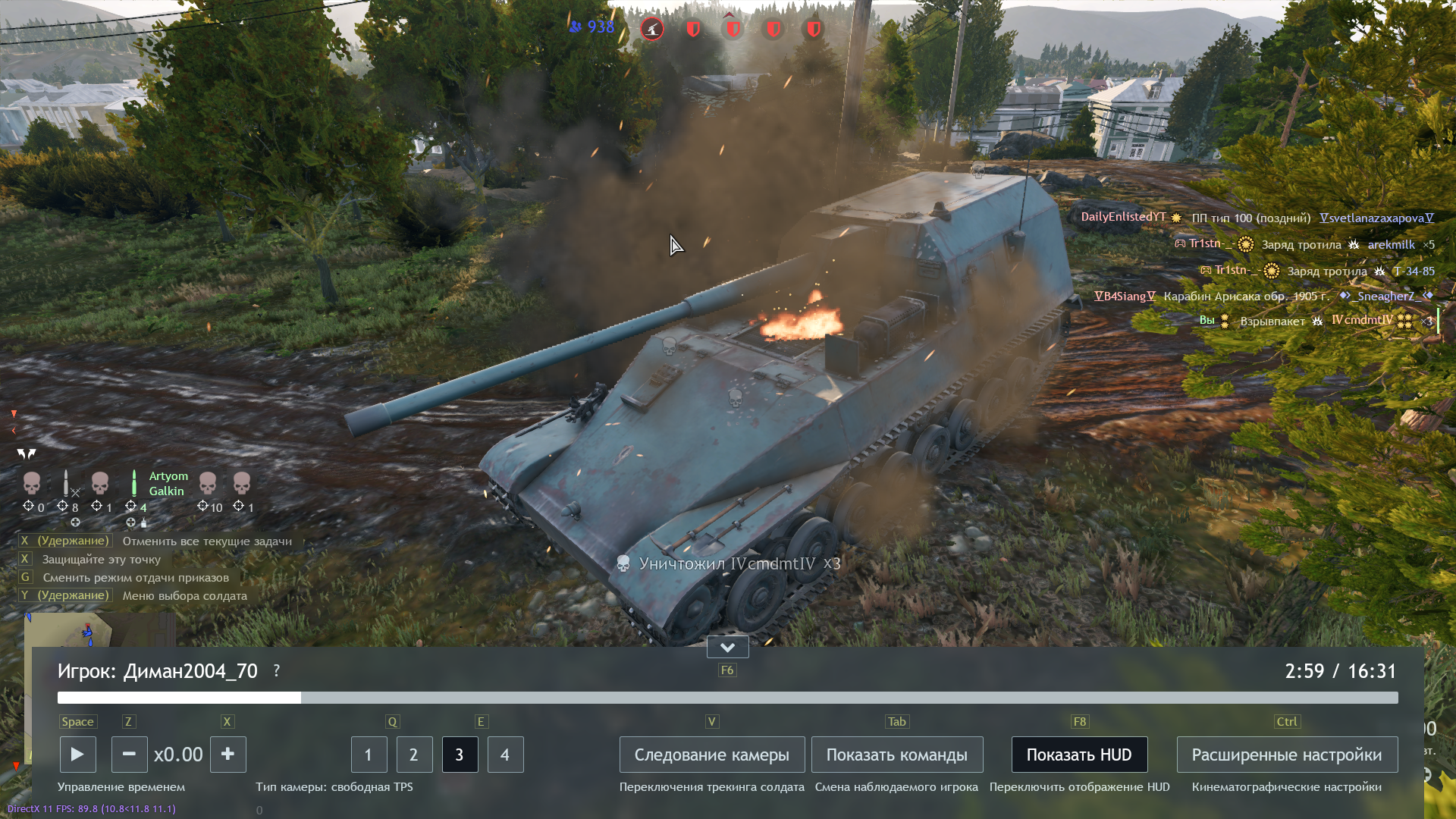
Task: Open Расширенные настройки
Action: click(1286, 755)
